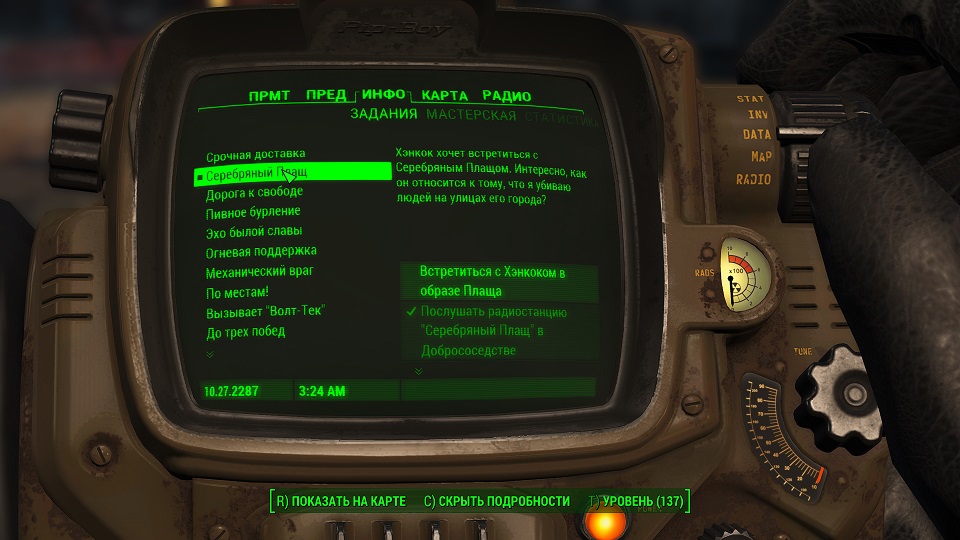Select the ЗАДАНИЯ sub-tab
The image size is (960, 540).
point(383,115)
